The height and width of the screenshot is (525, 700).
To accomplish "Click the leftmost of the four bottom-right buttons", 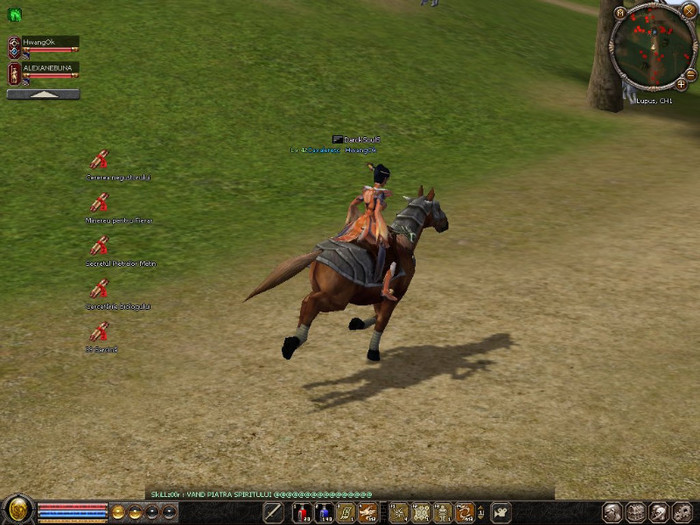I will point(612,512).
